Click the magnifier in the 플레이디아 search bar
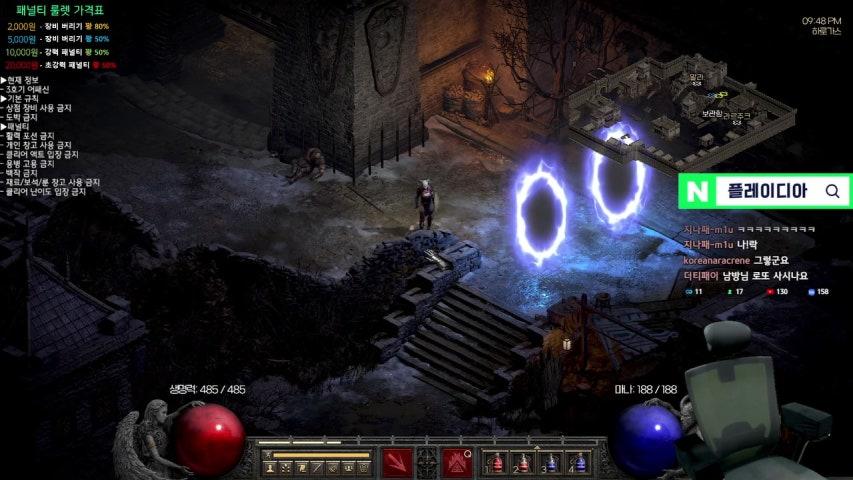 [x=832, y=191]
